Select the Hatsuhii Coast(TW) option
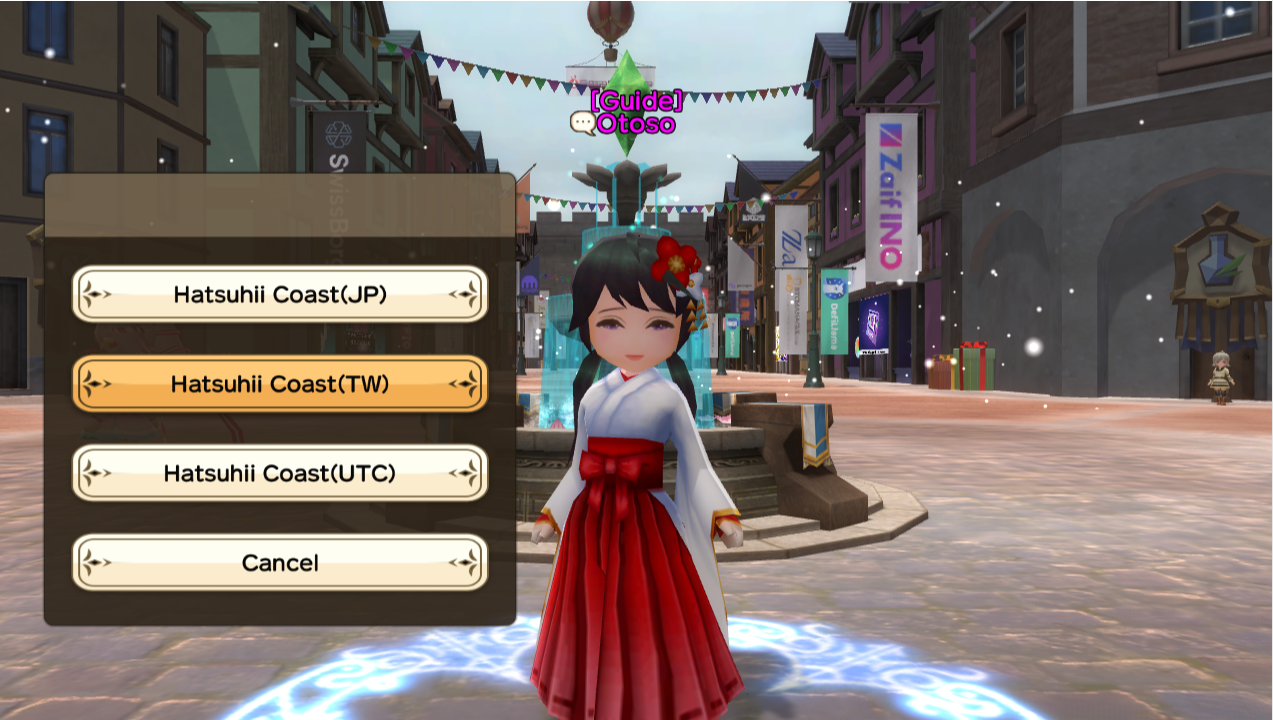This screenshot has height=720, width=1273. (x=280, y=384)
